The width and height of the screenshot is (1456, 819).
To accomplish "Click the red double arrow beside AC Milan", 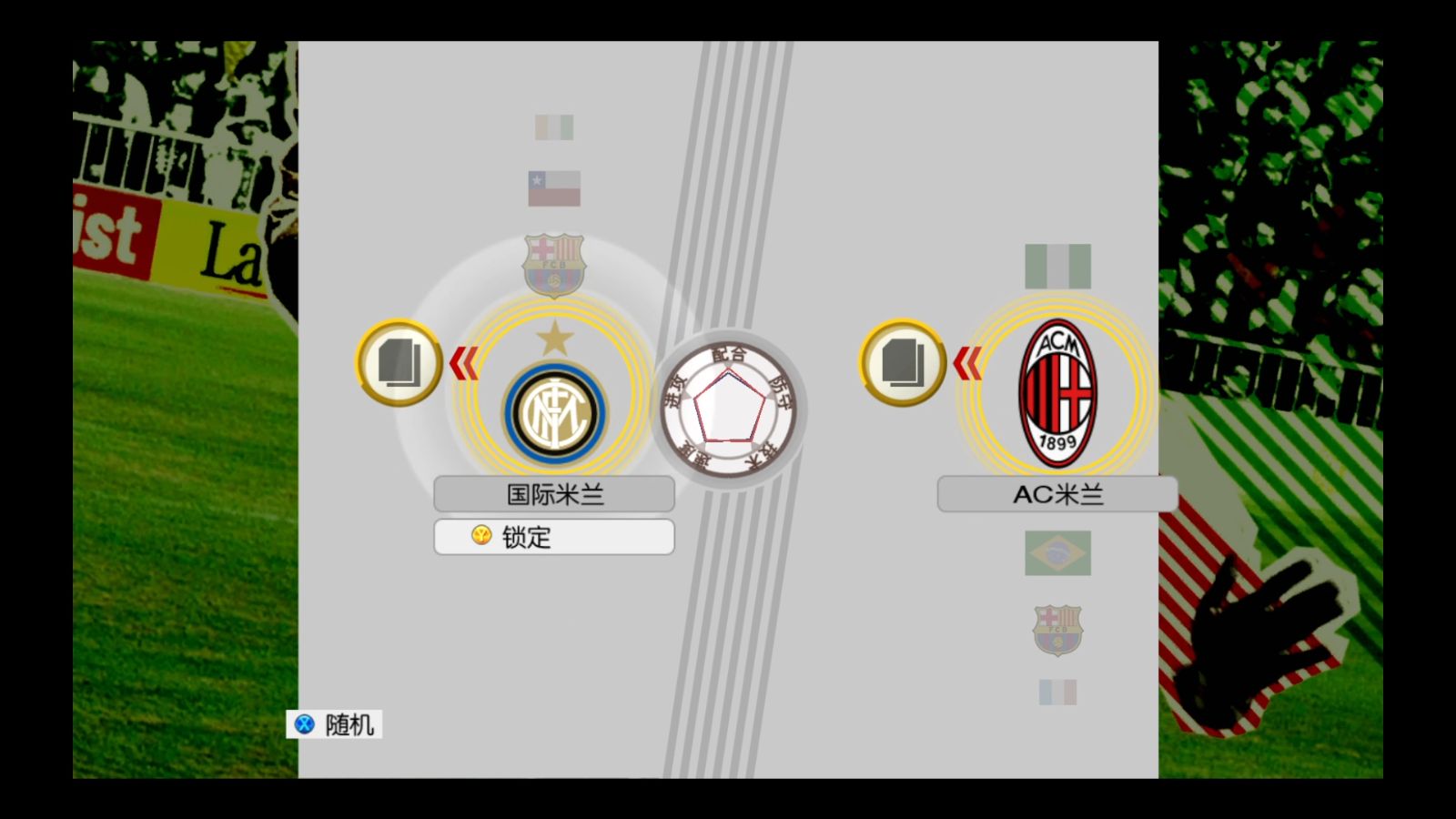I will coord(966,364).
